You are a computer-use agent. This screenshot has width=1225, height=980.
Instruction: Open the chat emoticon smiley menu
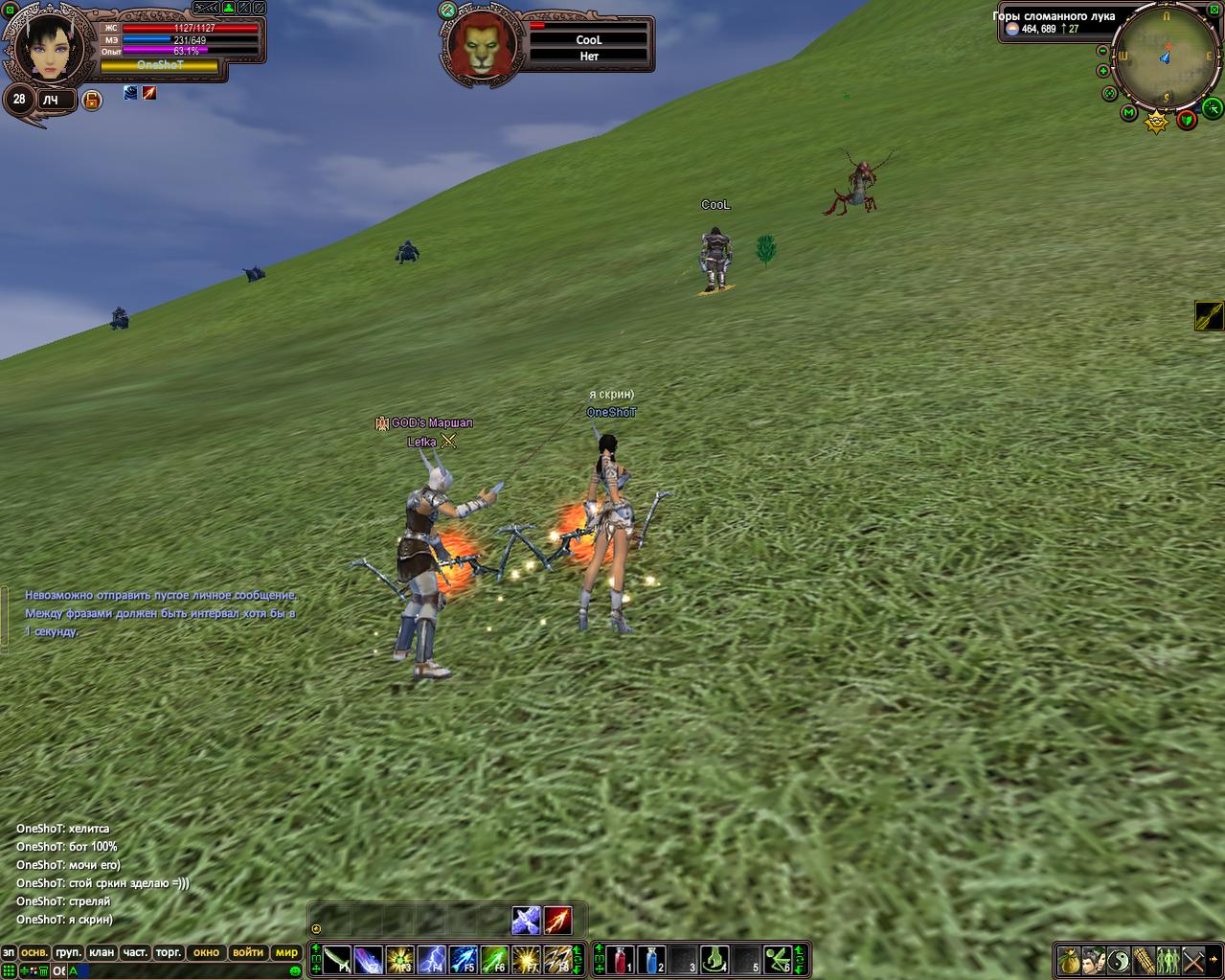tap(295, 970)
